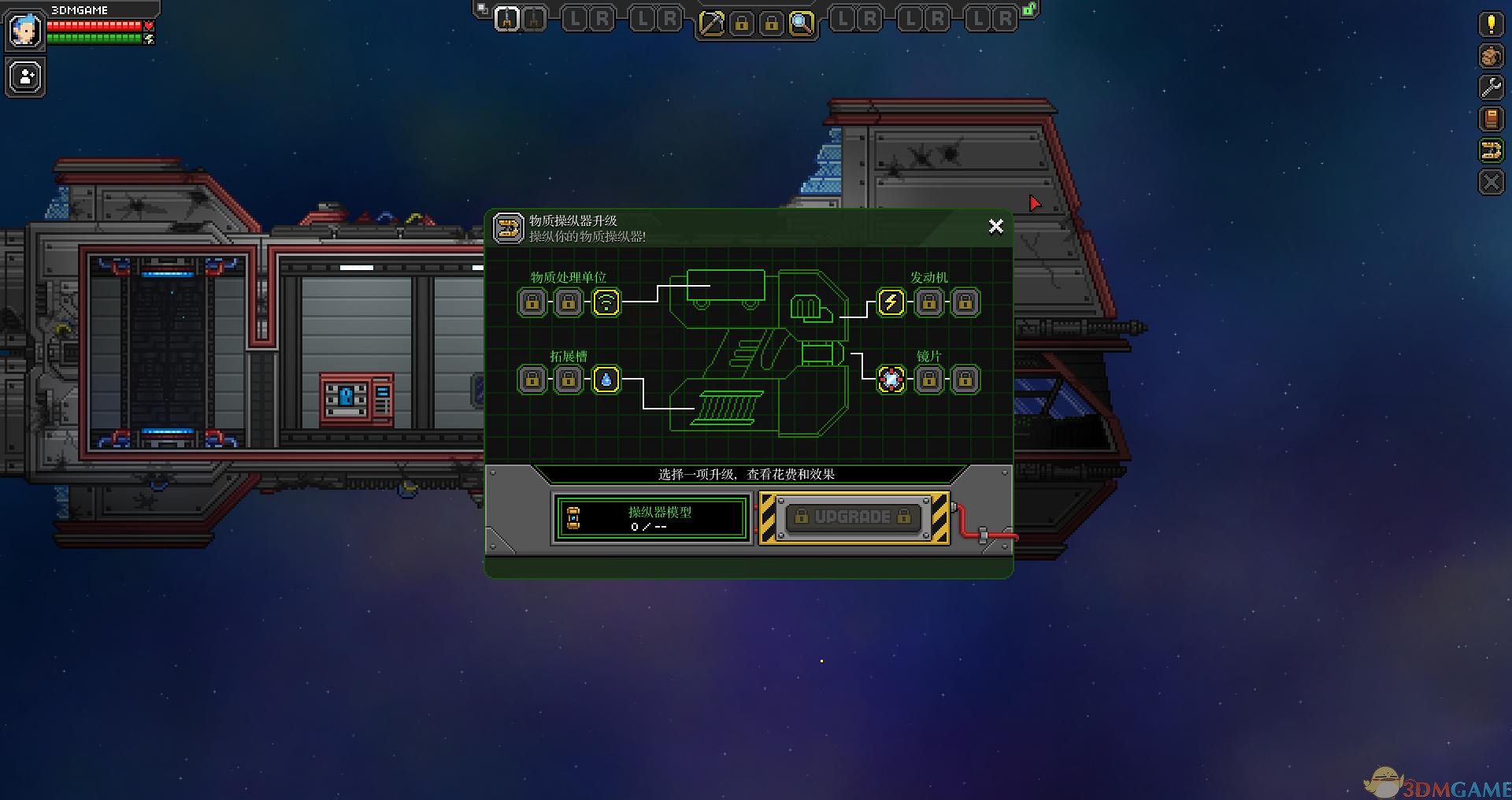
Task: Open the inventory backpack icon
Action: (1491, 56)
